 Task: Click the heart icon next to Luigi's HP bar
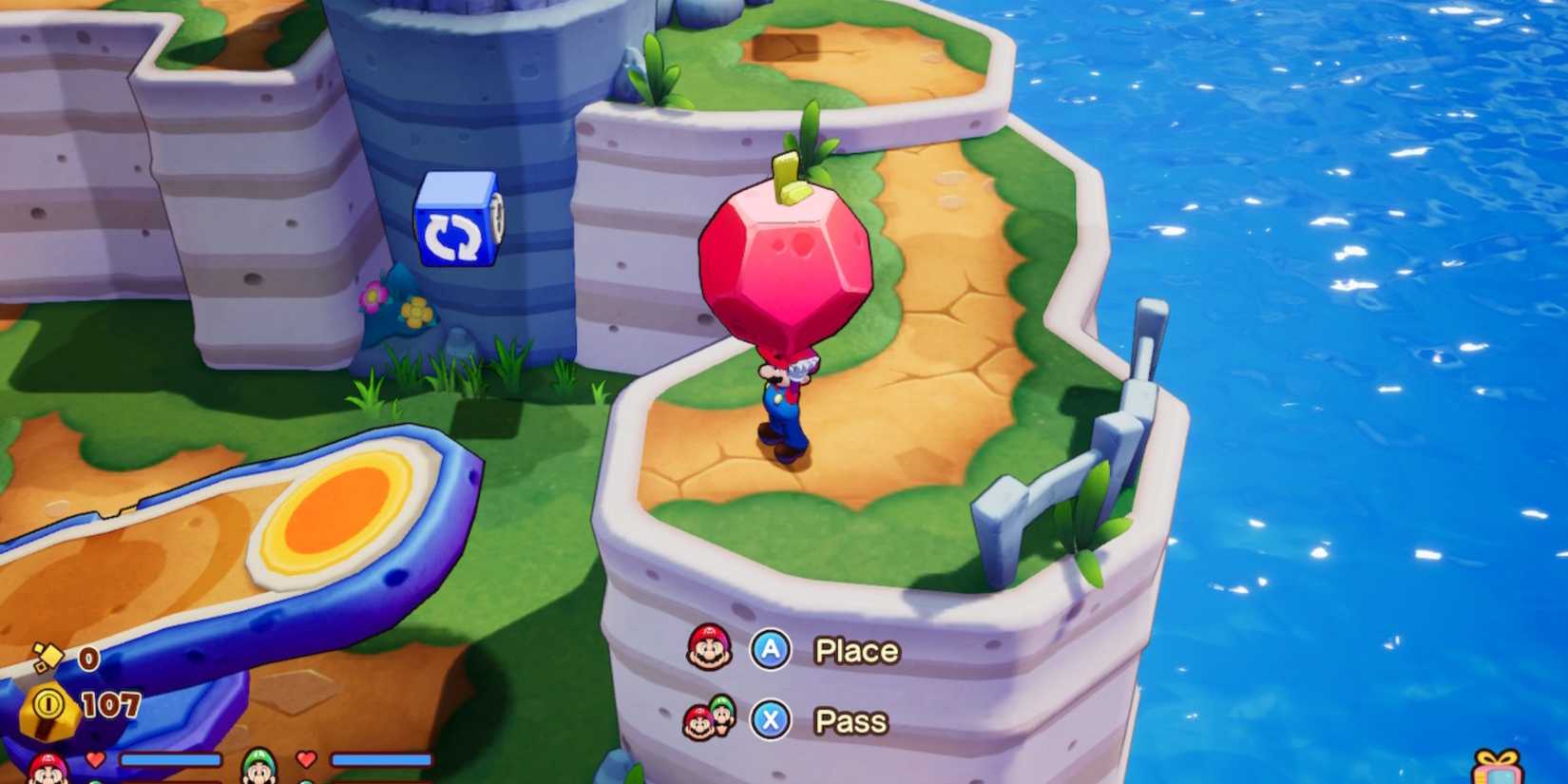pos(306,756)
